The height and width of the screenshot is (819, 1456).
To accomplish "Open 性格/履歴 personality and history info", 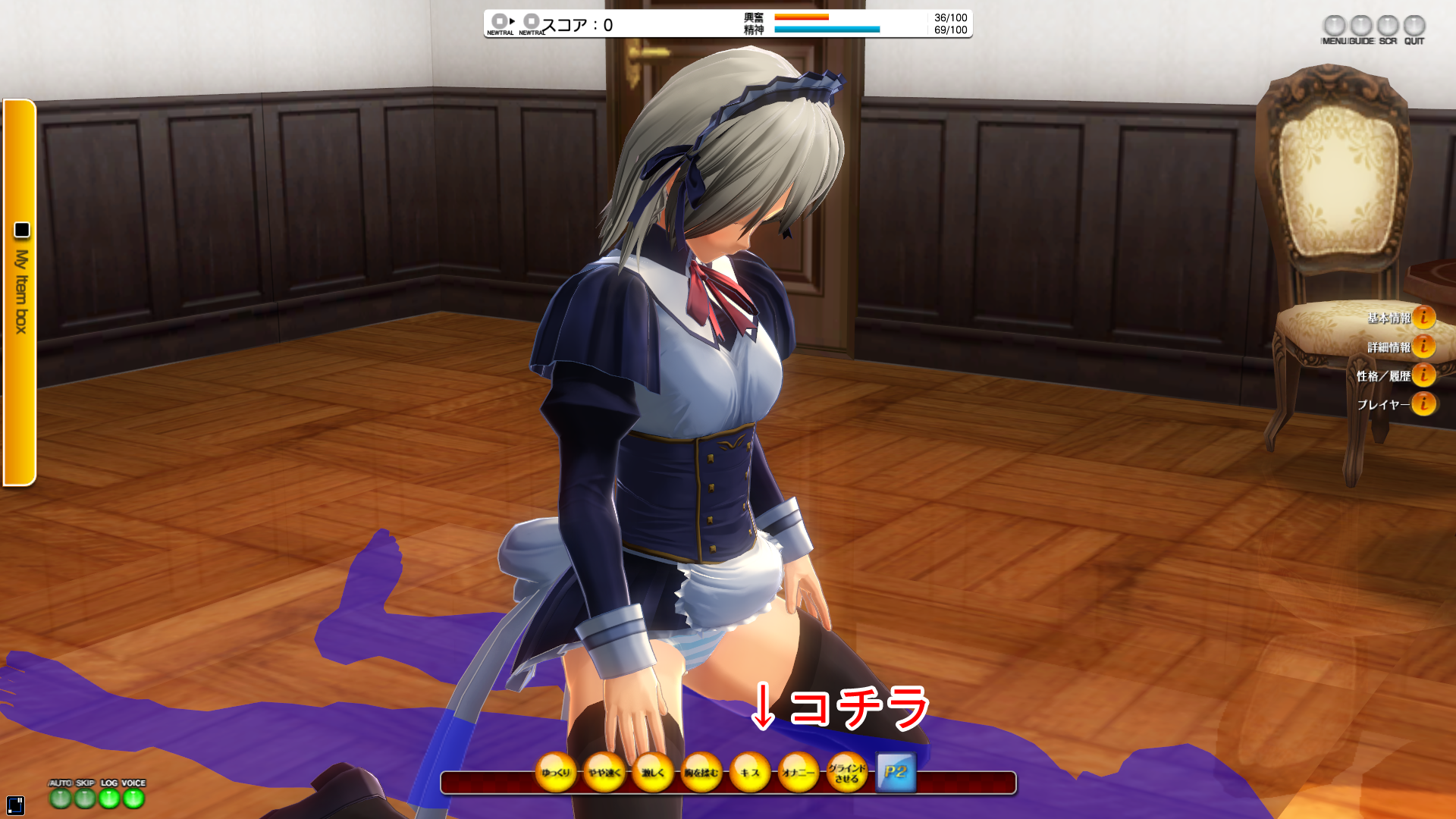I will point(1423,375).
